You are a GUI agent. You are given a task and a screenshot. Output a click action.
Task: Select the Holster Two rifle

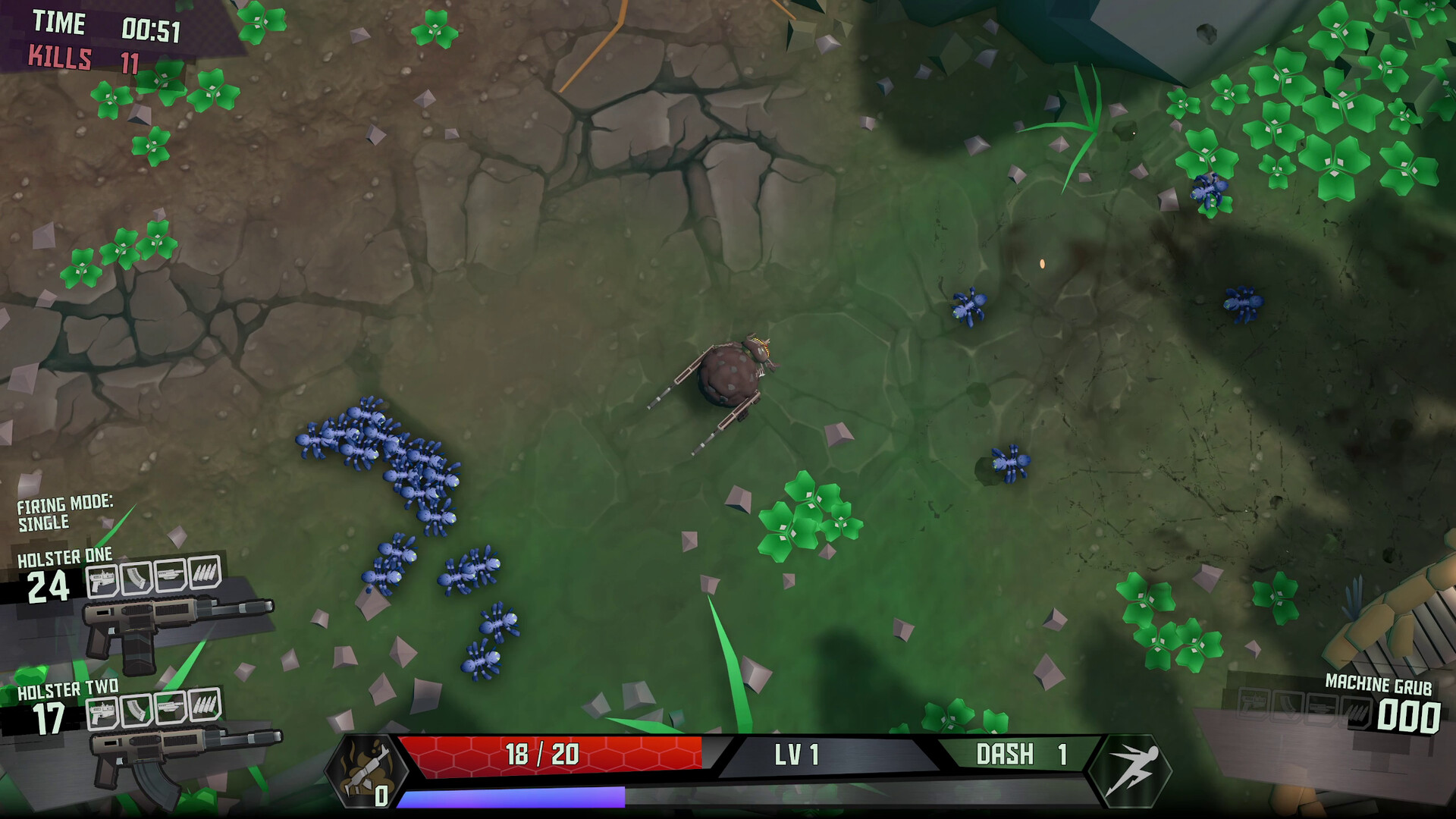point(186,755)
